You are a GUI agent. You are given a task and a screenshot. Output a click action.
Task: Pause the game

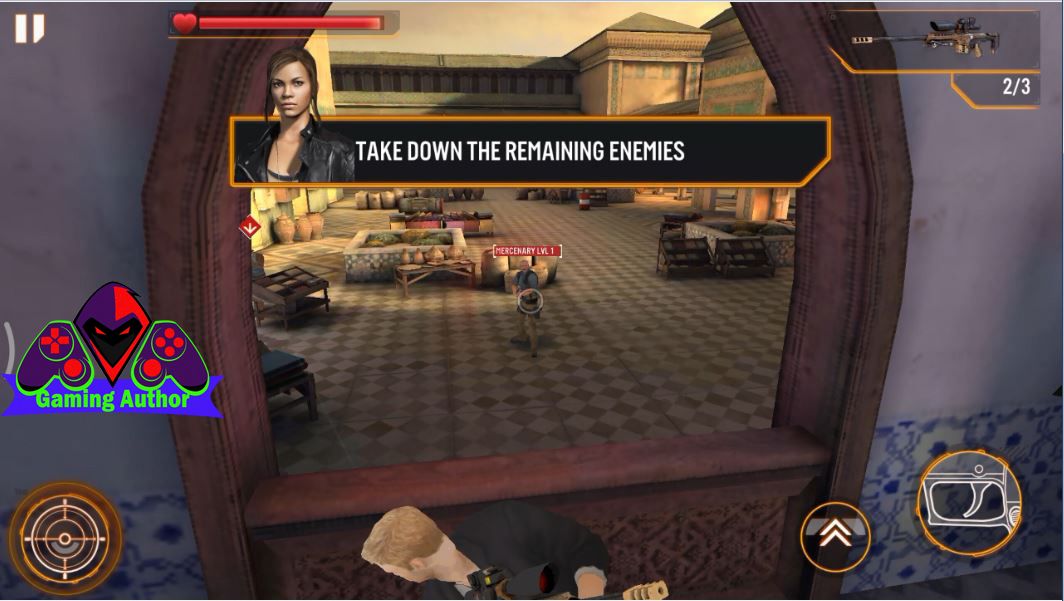coord(29,28)
